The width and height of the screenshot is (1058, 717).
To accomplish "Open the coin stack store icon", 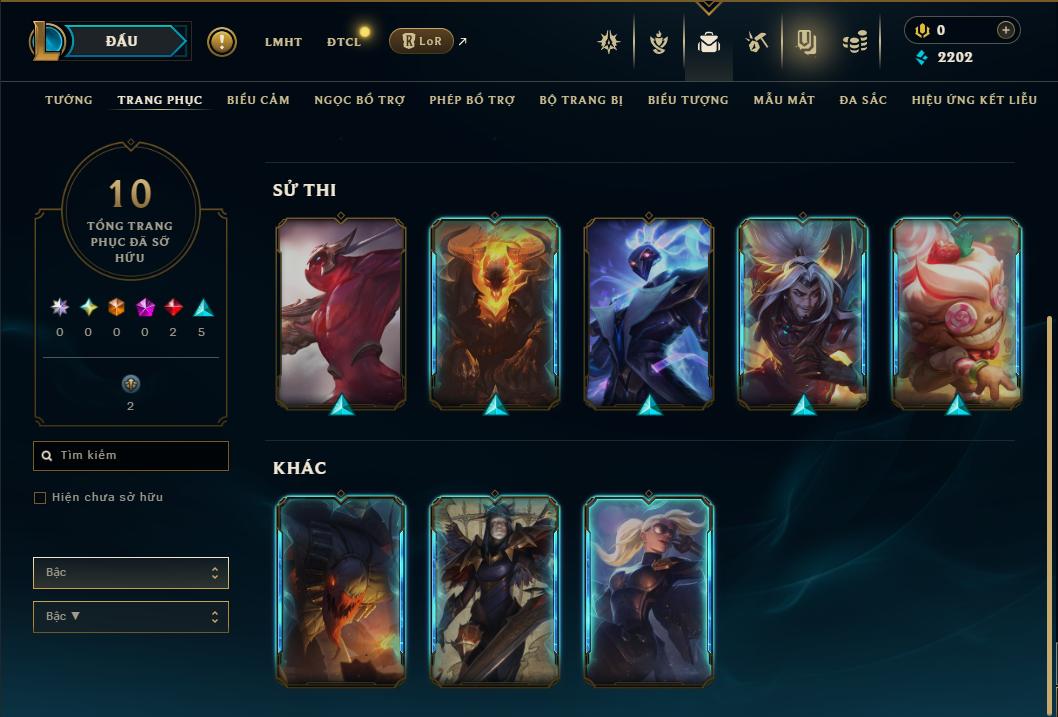I will click(x=855, y=42).
